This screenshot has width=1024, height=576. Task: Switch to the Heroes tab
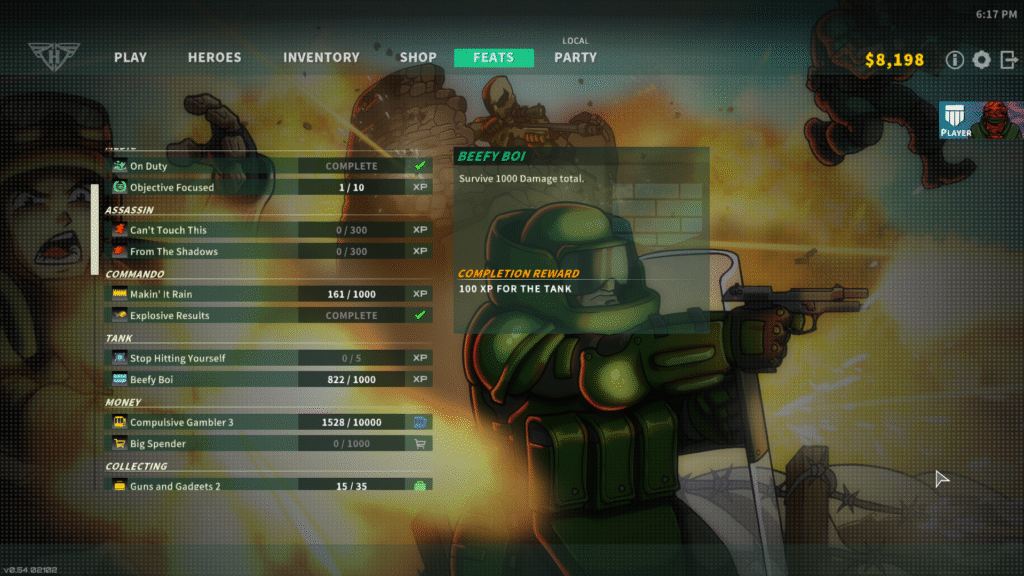(214, 58)
